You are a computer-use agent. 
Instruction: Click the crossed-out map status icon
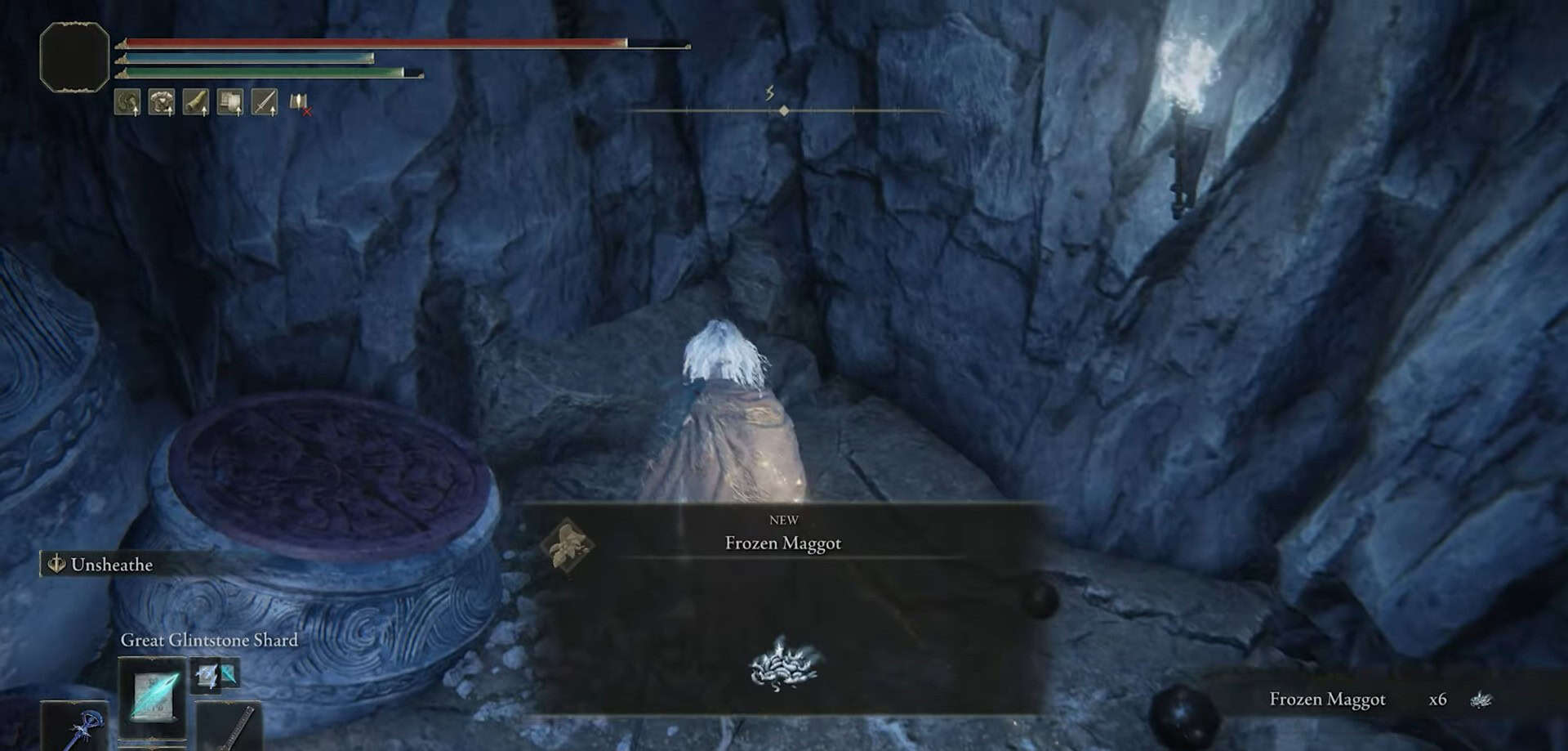pos(300,103)
